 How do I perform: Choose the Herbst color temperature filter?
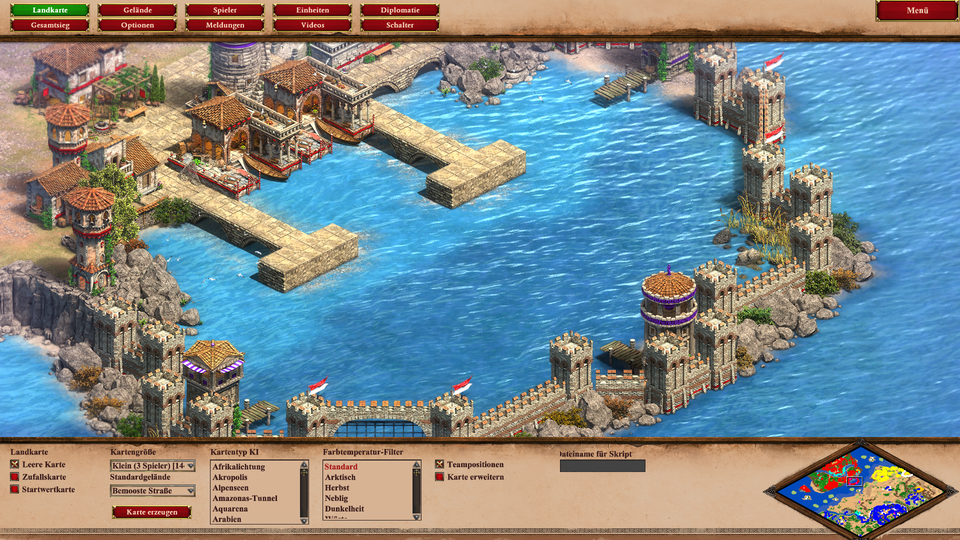click(x=338, y=488)
